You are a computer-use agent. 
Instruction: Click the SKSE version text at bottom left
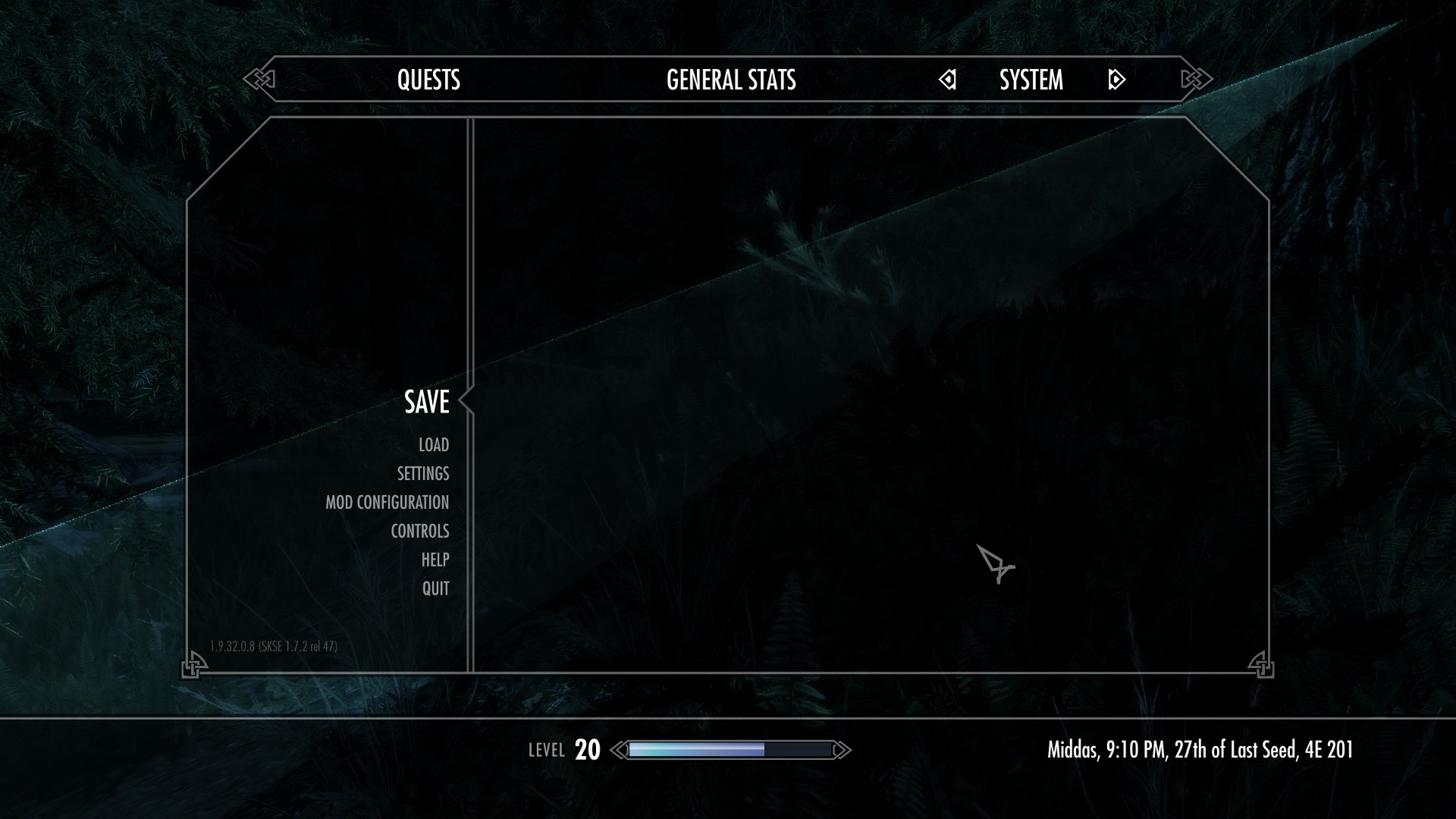point(275,645)
